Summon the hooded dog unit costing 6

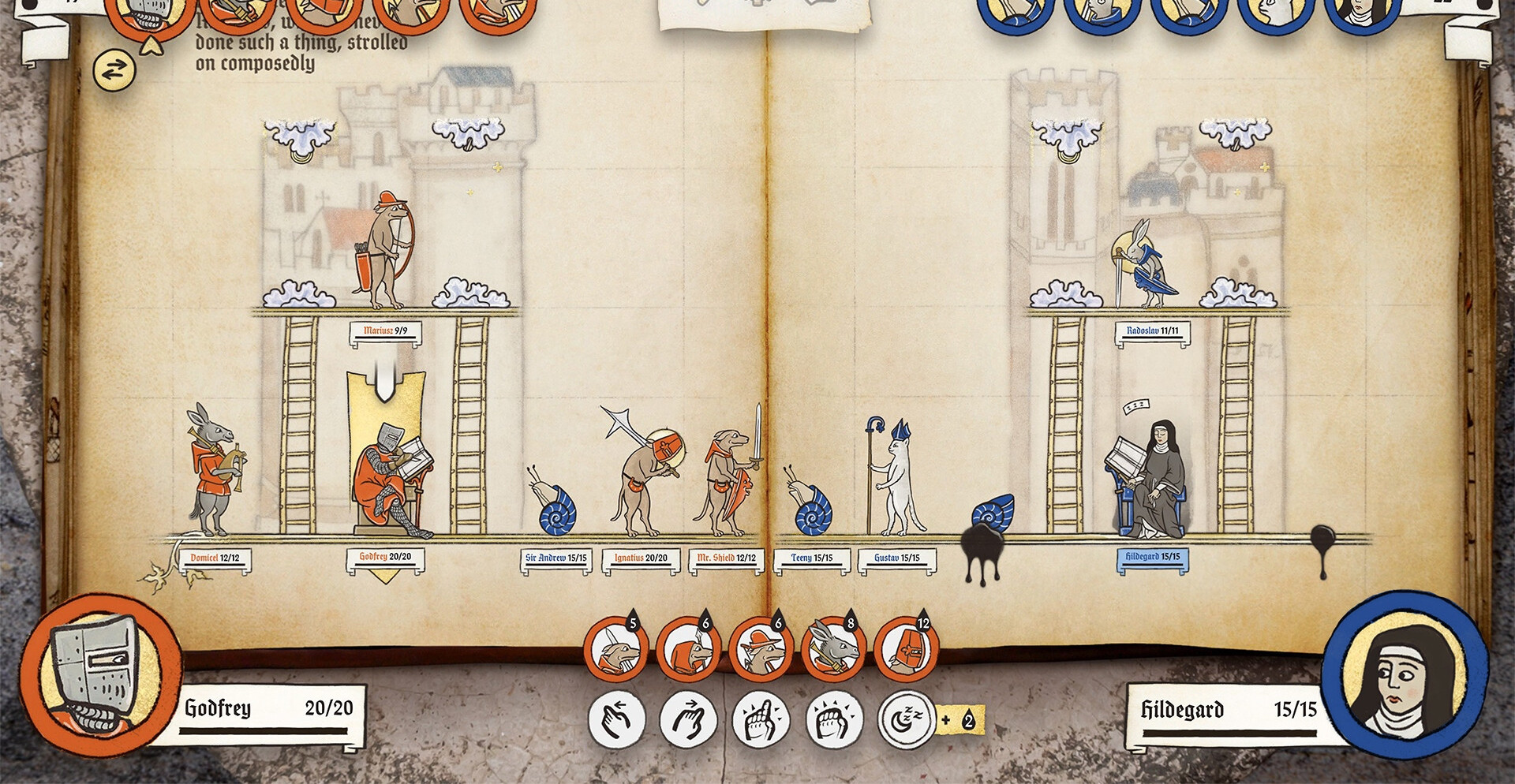tap(689, 650)
